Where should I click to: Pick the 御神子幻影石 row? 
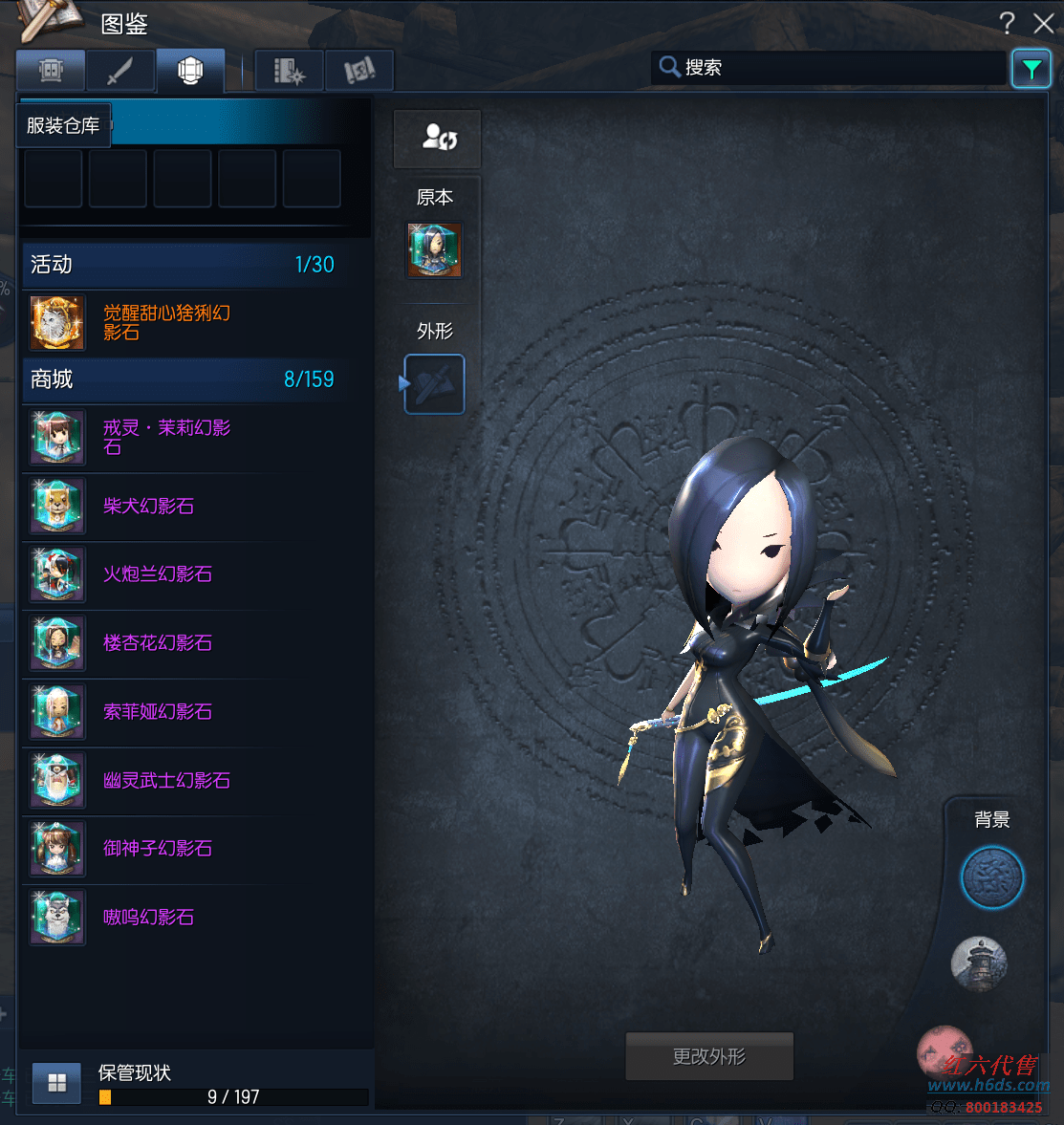[158, 849]
